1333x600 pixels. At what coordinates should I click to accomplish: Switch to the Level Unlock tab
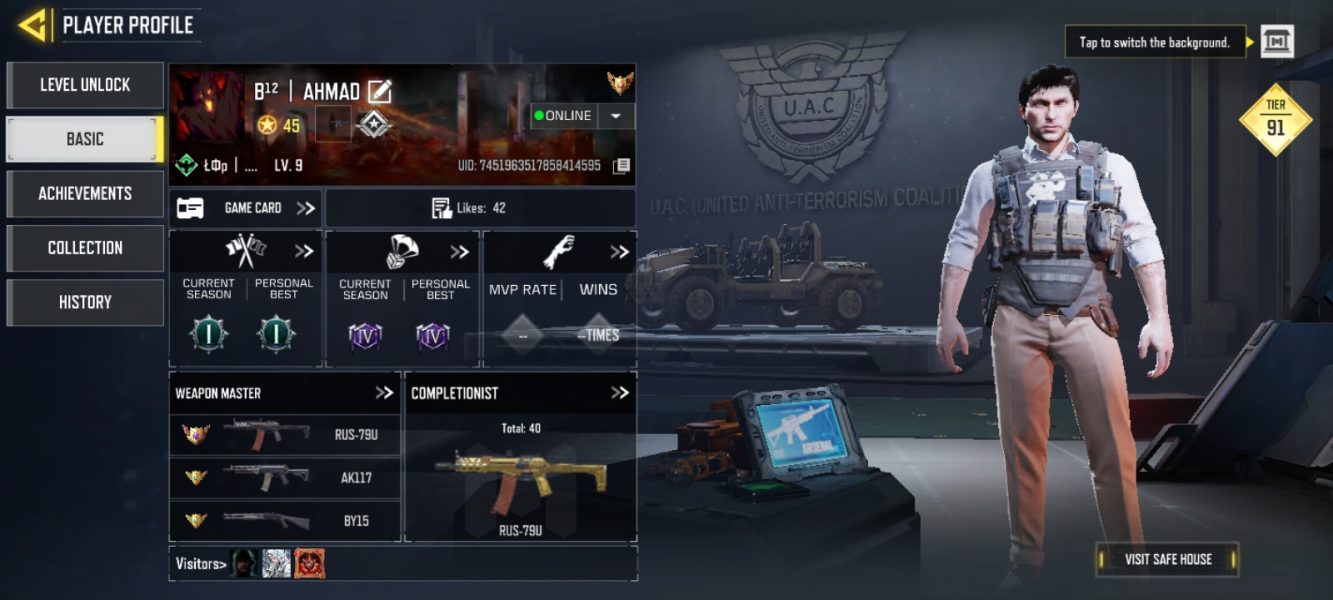point(85,85)
